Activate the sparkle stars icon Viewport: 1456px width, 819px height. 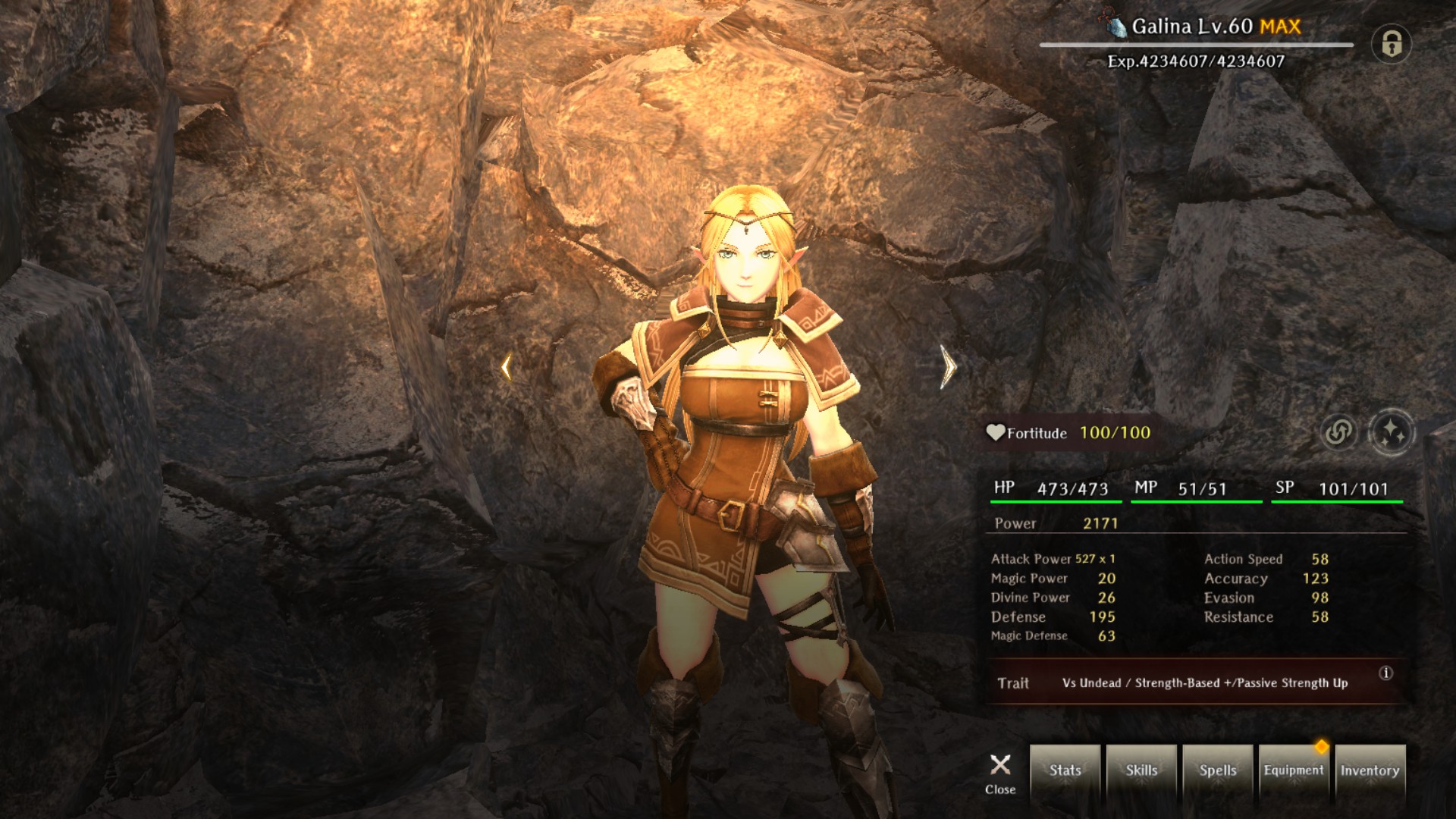pyautogui.click(x=1392, y=432)
